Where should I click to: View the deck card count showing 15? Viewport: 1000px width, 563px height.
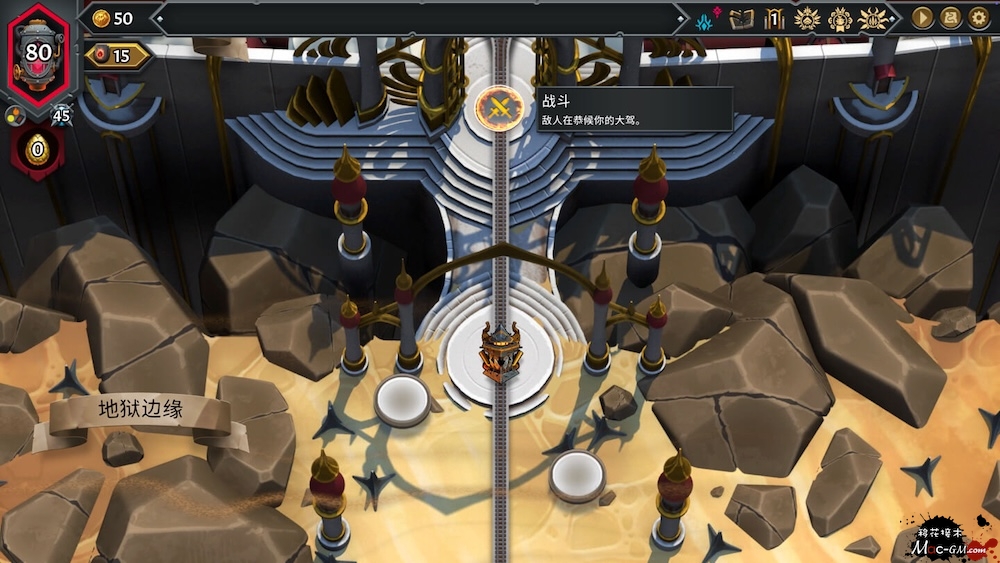(117, 56)
